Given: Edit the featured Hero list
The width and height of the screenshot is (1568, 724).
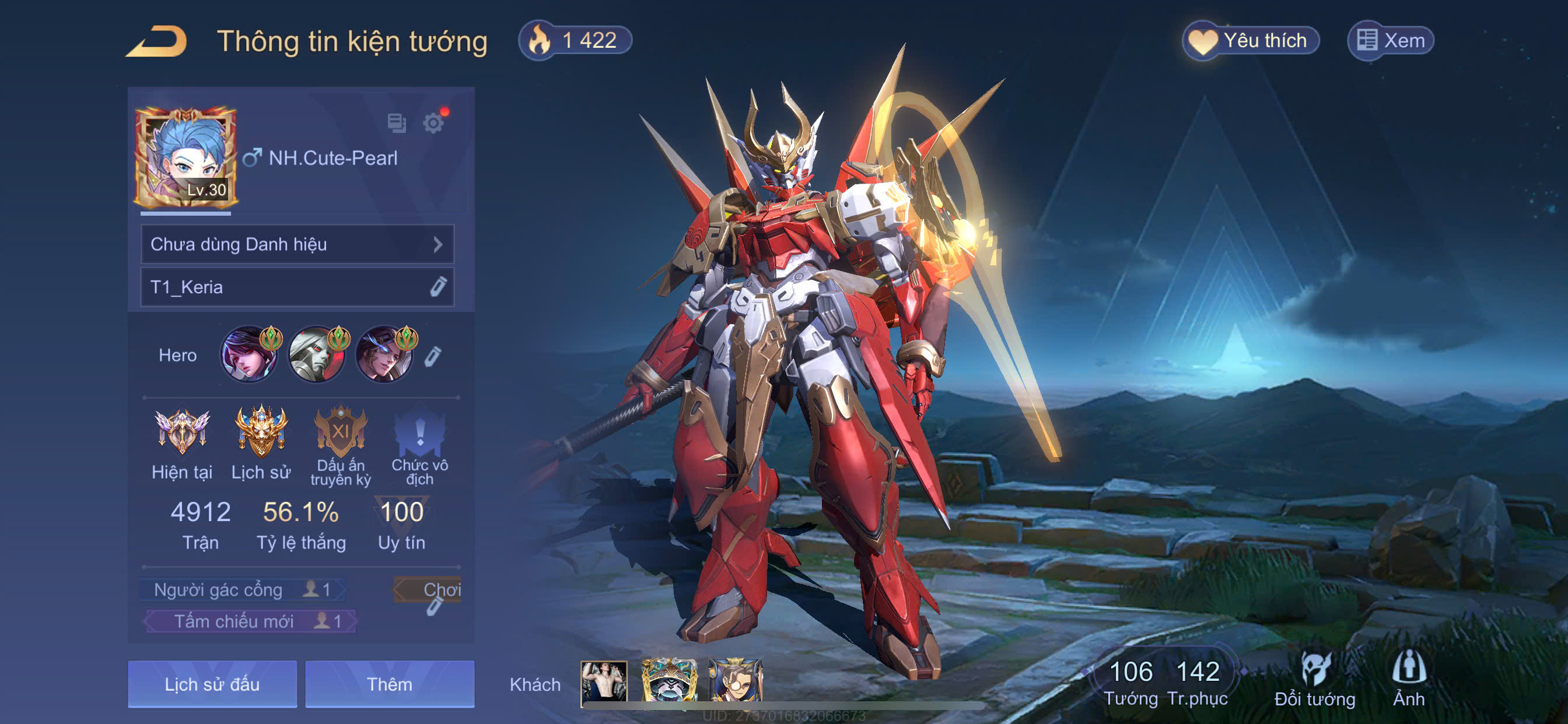Looking at the screenshot, I should point(432,356).
